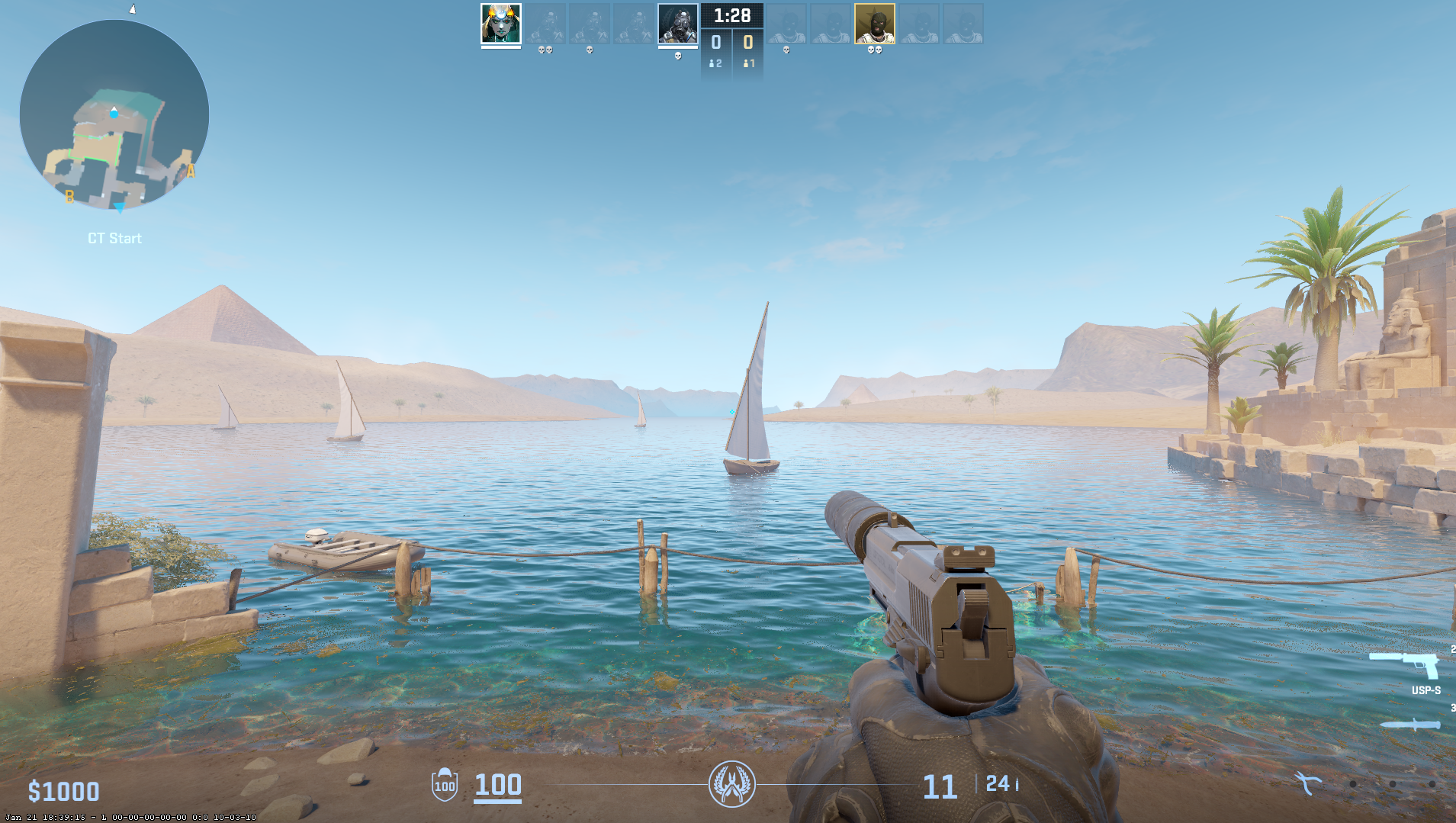The width and height of the screenshot is (1456, 823).
Task: Click the armor helmet icon
Action: [x=445, y=784]
